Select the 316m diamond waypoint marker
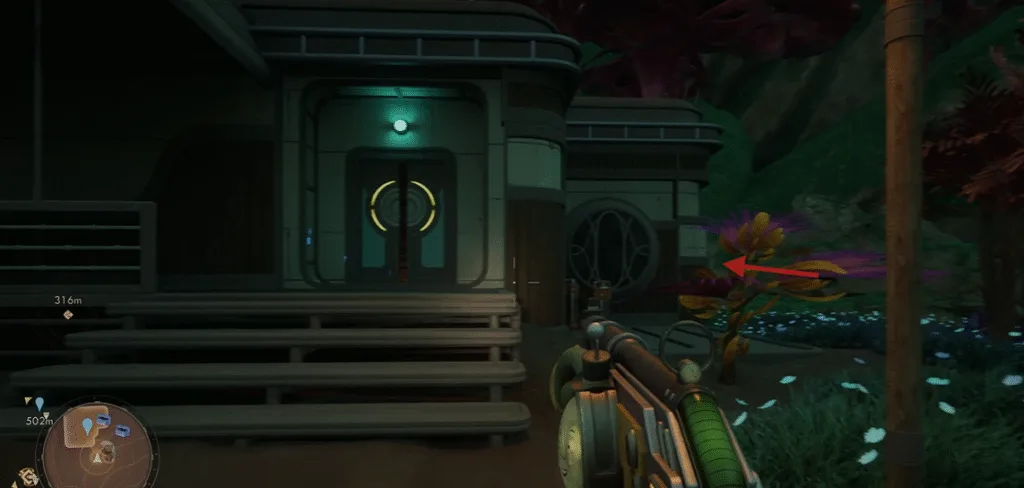The width and height of the screenshot is (1024, 488). coord(68,315)
